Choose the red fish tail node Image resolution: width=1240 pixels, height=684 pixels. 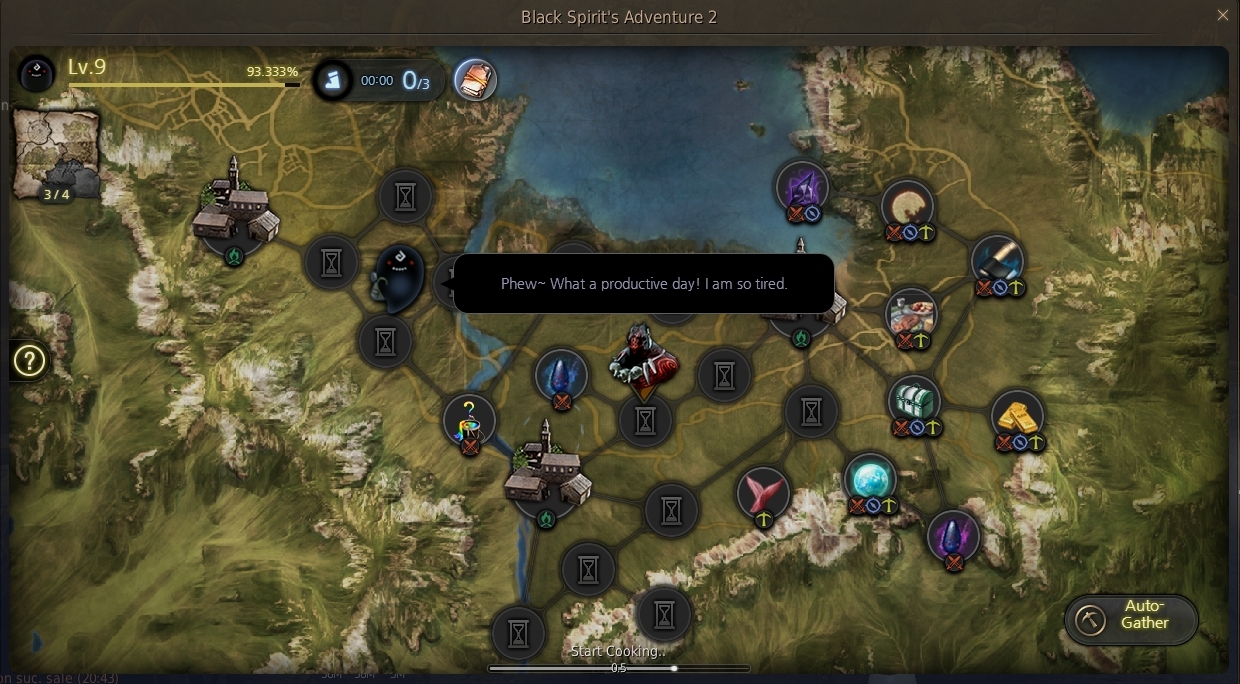[763, 492]
